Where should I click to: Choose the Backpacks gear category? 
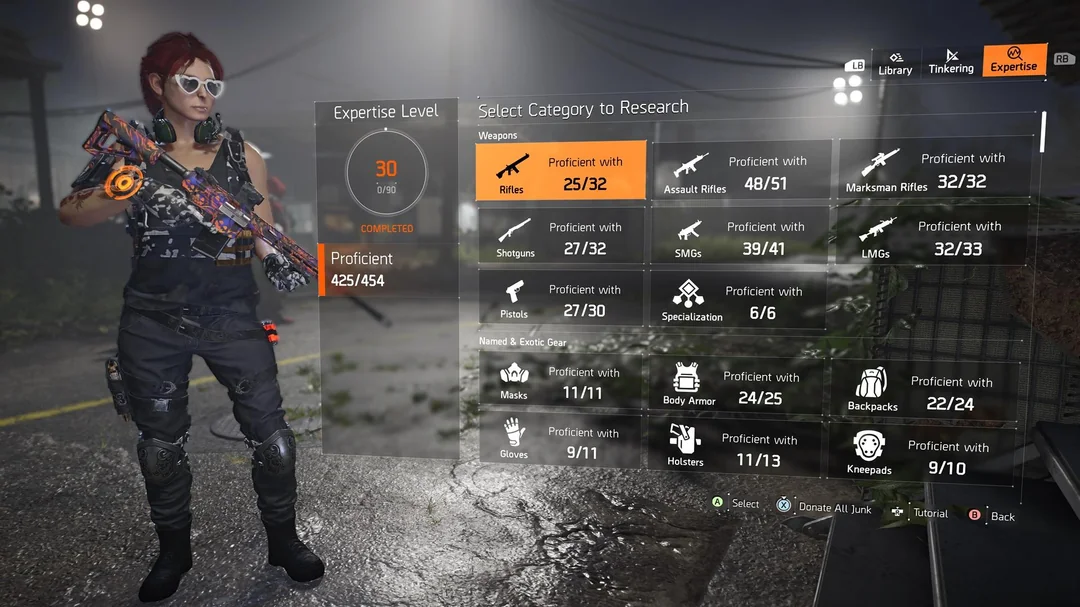click(x=924, y=391)
